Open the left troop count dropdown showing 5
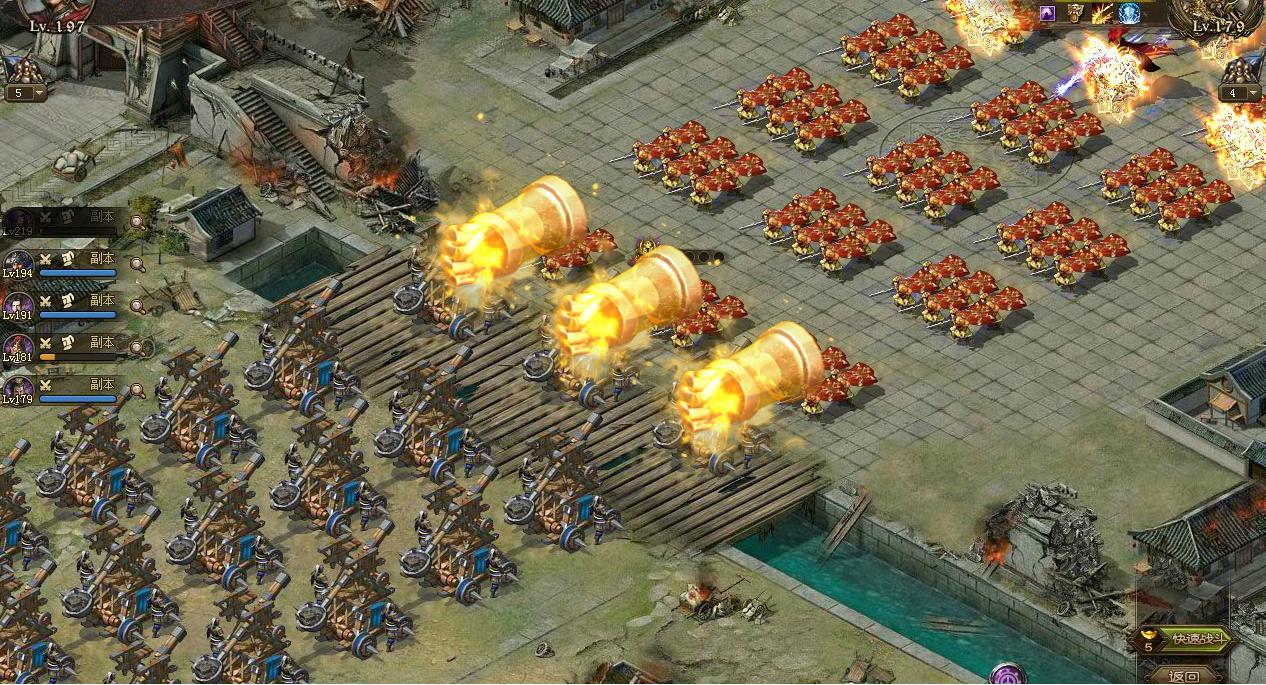The height and width of the screenshot is (685, 1266). (x=27, y=92)
